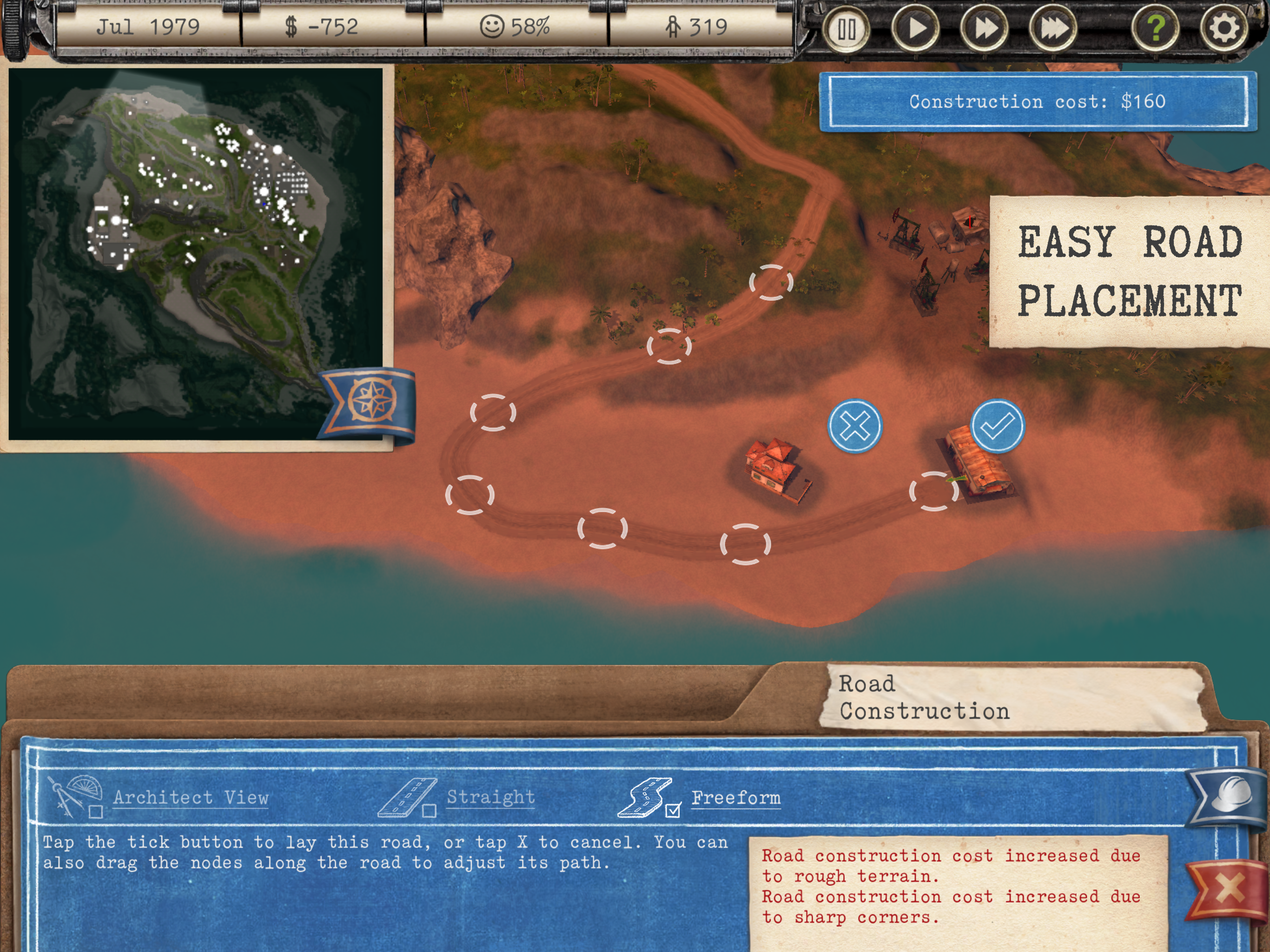Open the construction hard hat flag
The width and height of the screenshot is (1270, 952).
tap(1229, 796)
